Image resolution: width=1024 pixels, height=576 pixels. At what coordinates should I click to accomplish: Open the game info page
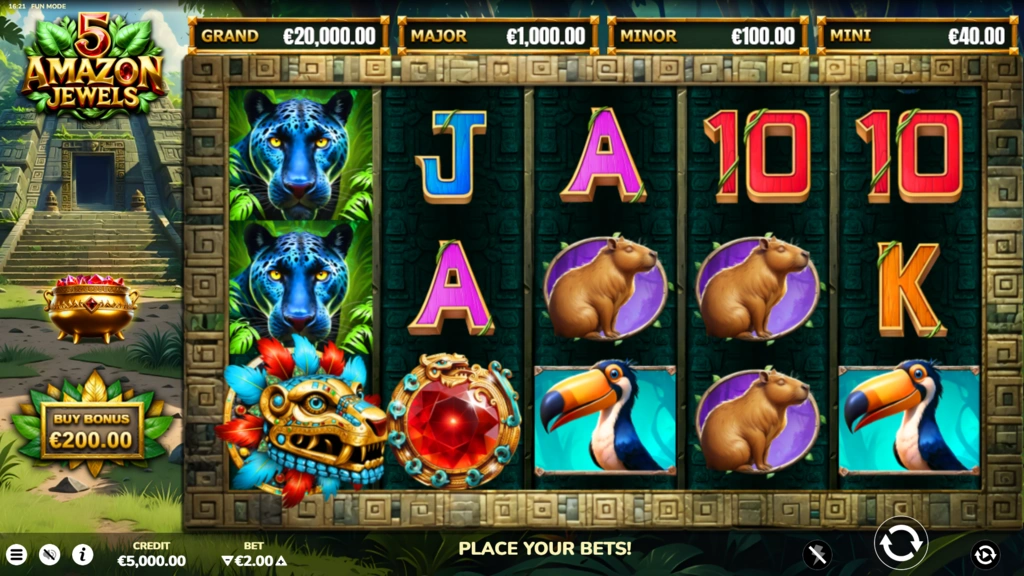[82, 554]
